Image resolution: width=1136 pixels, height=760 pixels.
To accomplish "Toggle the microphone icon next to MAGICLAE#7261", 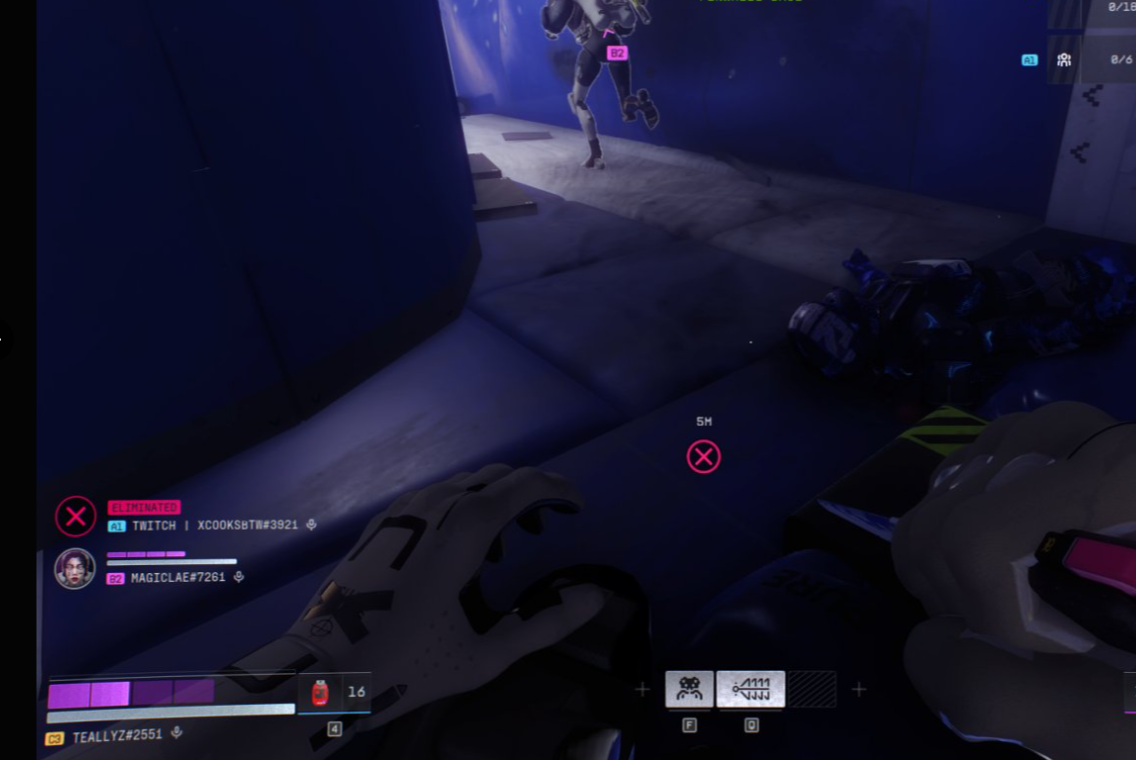I will (238, 577).
